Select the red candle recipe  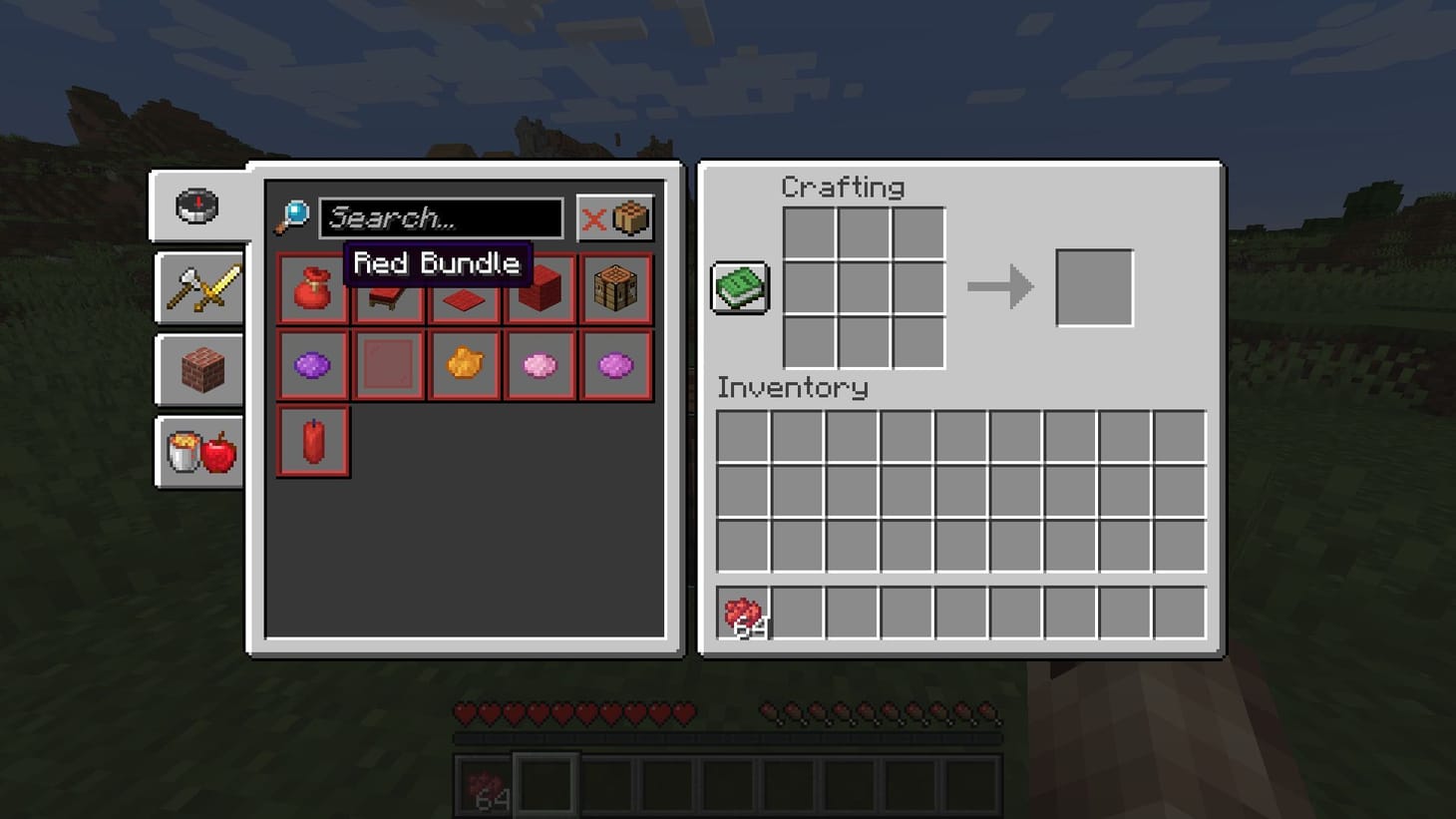(x=312, y=442)
